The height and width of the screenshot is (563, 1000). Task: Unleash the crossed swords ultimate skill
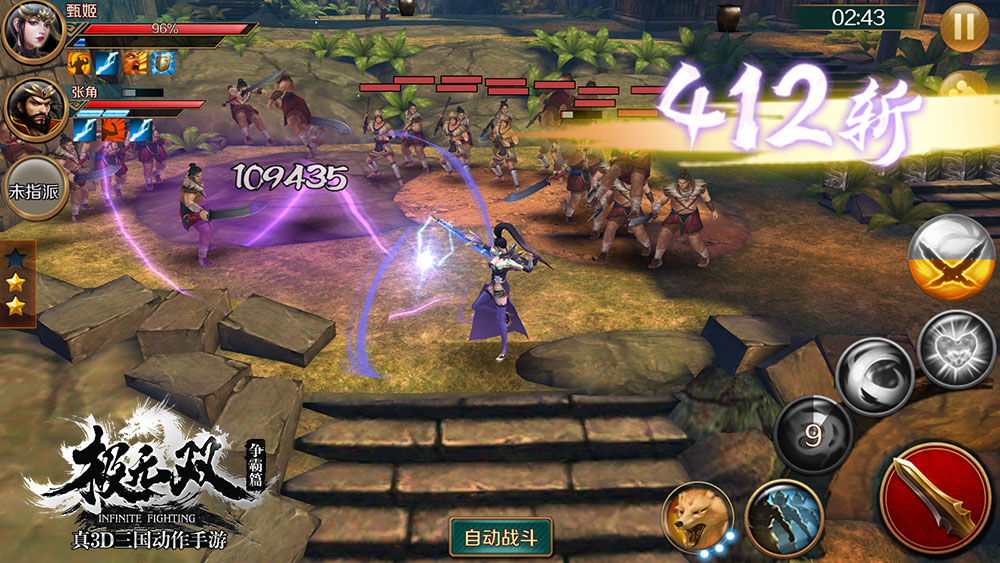951,257
